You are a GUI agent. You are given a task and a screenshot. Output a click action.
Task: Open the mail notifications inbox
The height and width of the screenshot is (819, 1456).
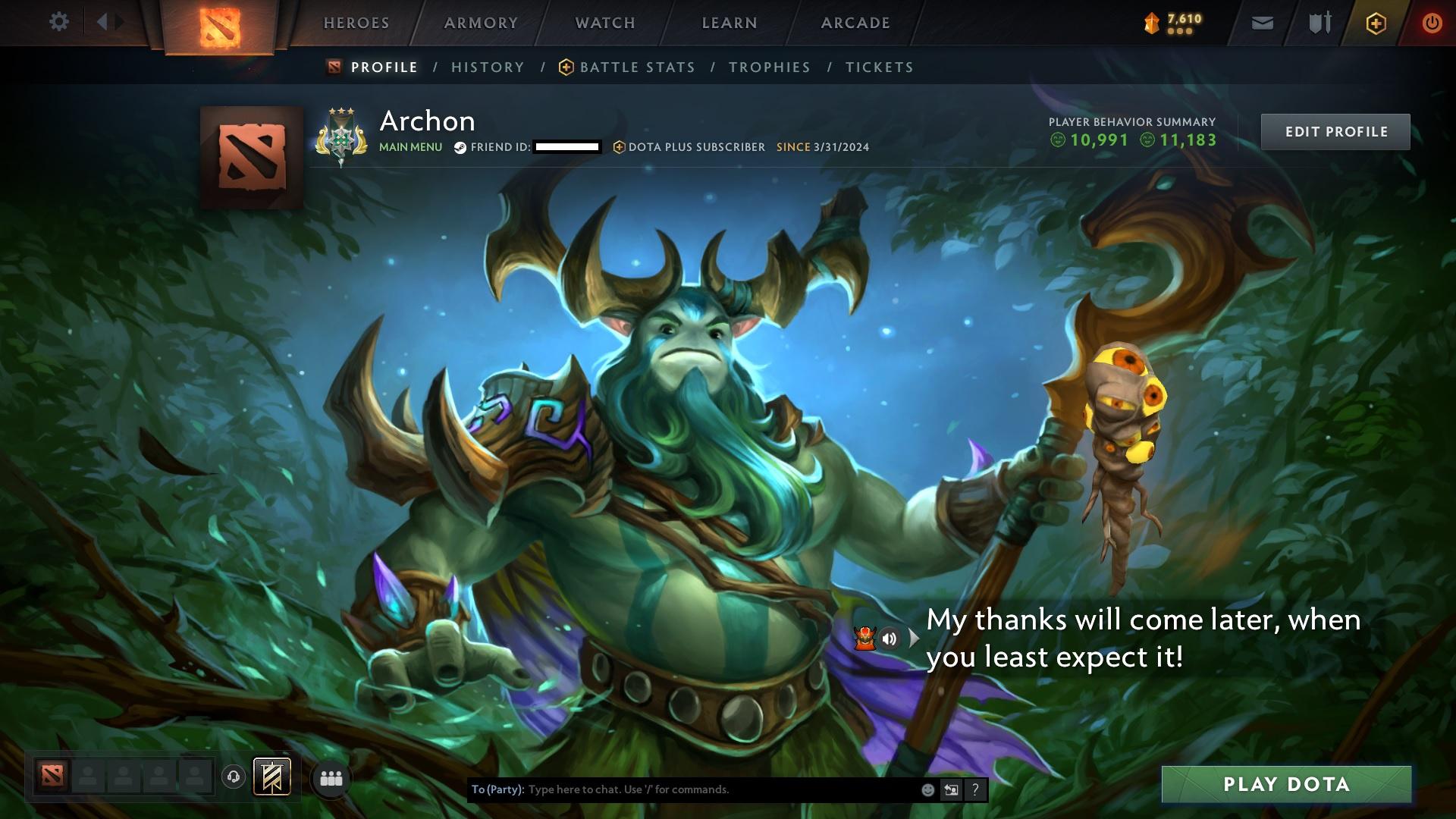(1261, 23)
